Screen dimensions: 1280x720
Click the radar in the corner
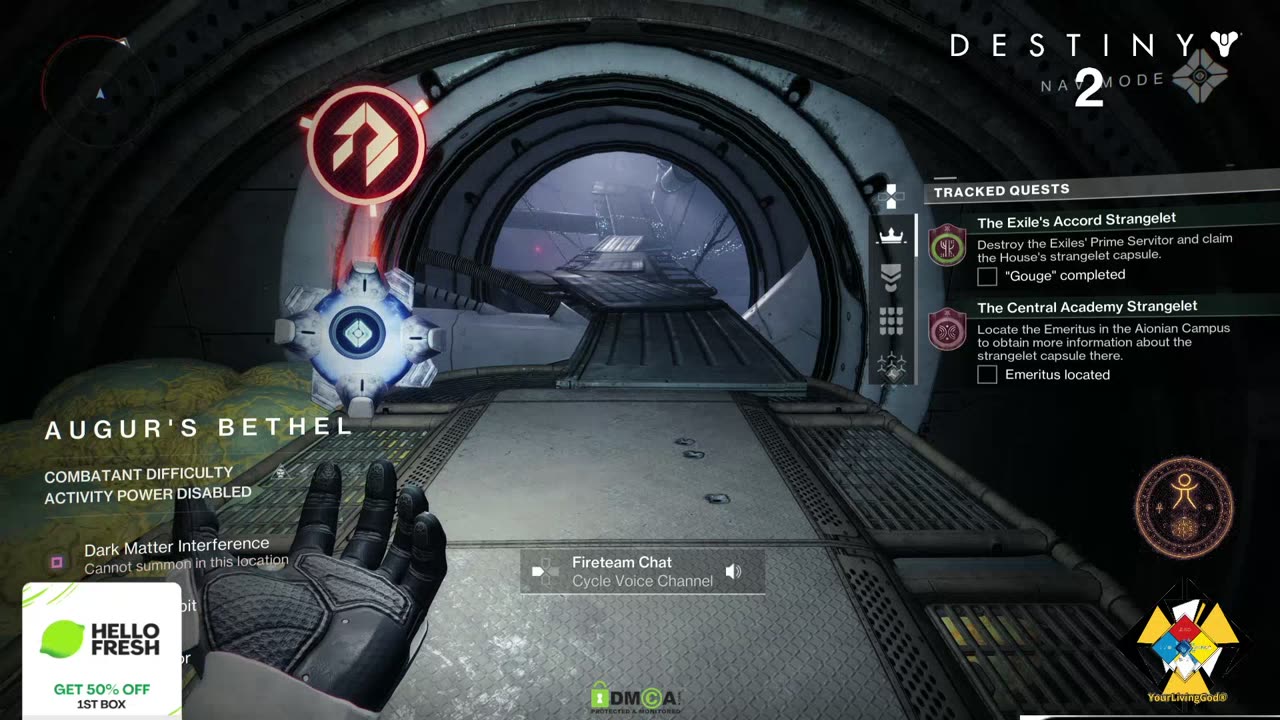coord(97,92)
